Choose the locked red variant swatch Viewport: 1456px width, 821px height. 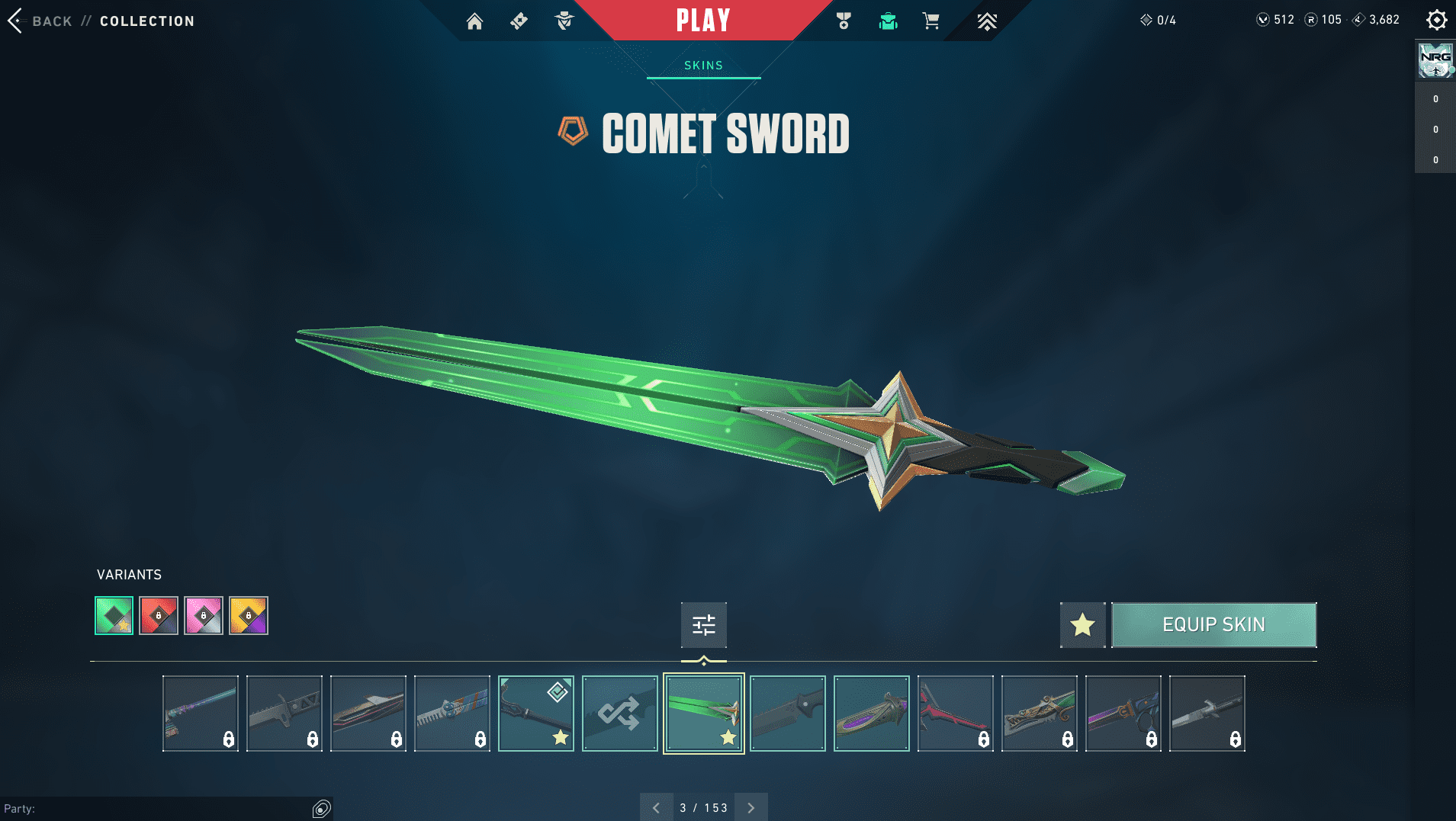[159, 615]
